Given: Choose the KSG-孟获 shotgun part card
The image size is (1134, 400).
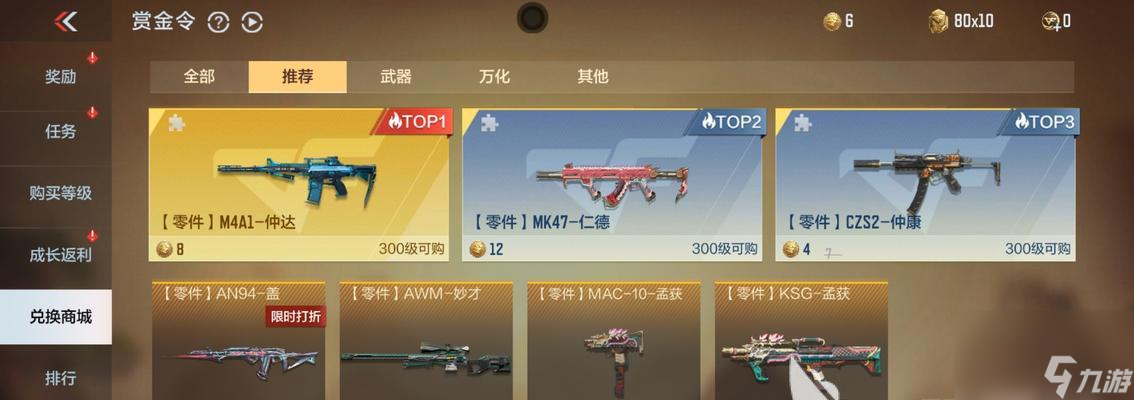Looking at the screenshot, I should tap(801, 342).
